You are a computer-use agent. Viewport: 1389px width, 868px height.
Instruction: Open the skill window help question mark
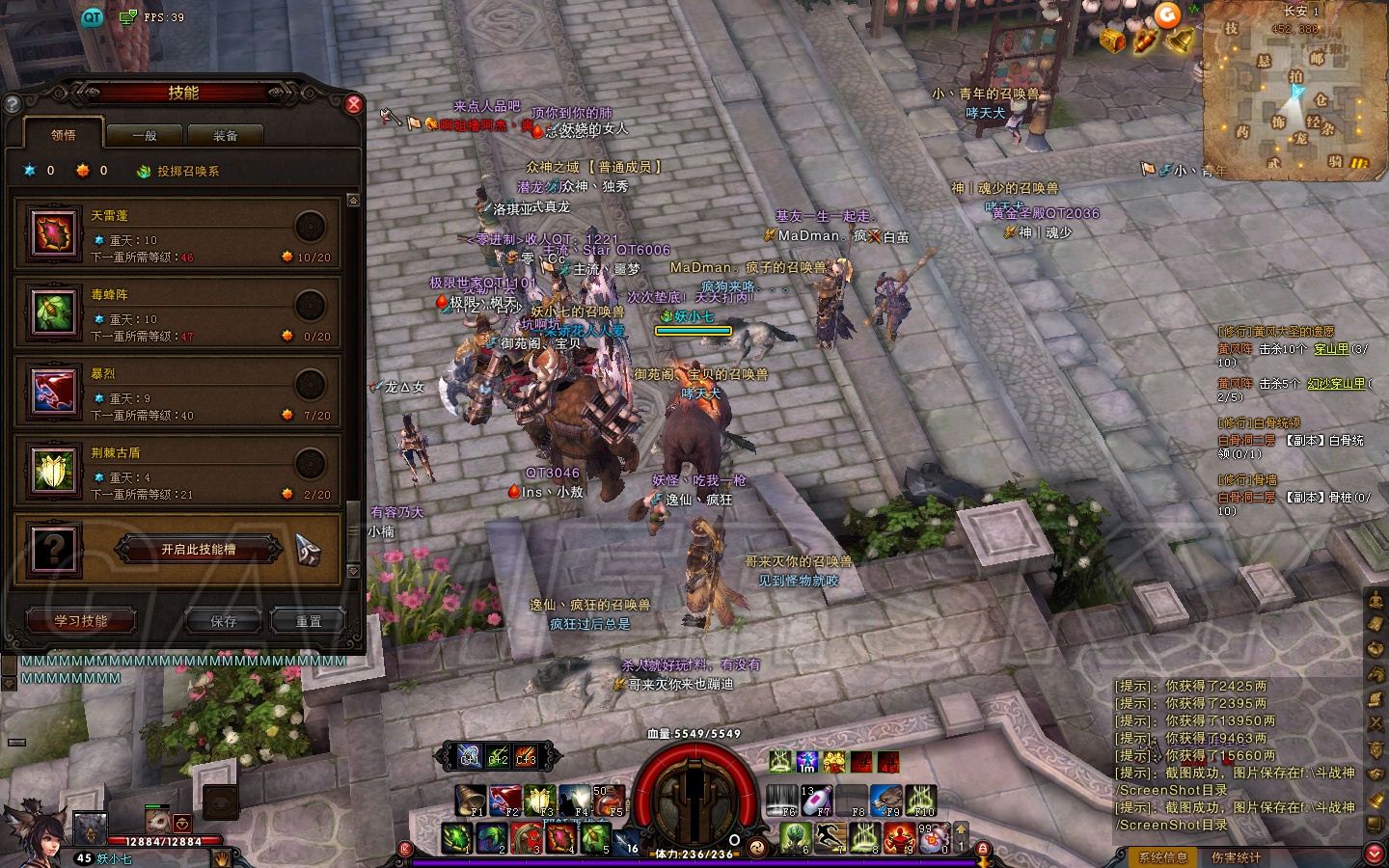[14, 104]
